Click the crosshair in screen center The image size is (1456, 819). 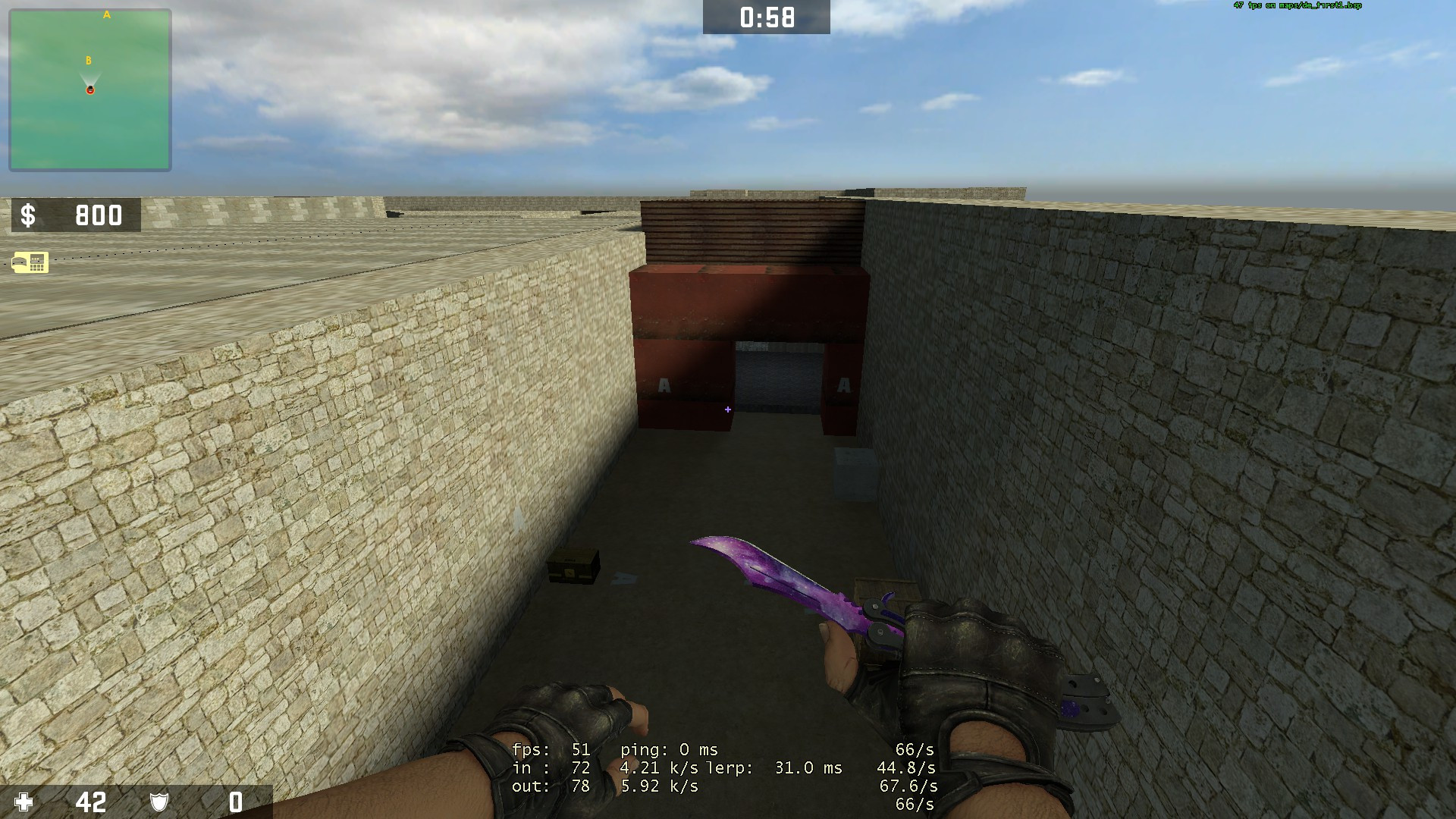coord(728,409)
